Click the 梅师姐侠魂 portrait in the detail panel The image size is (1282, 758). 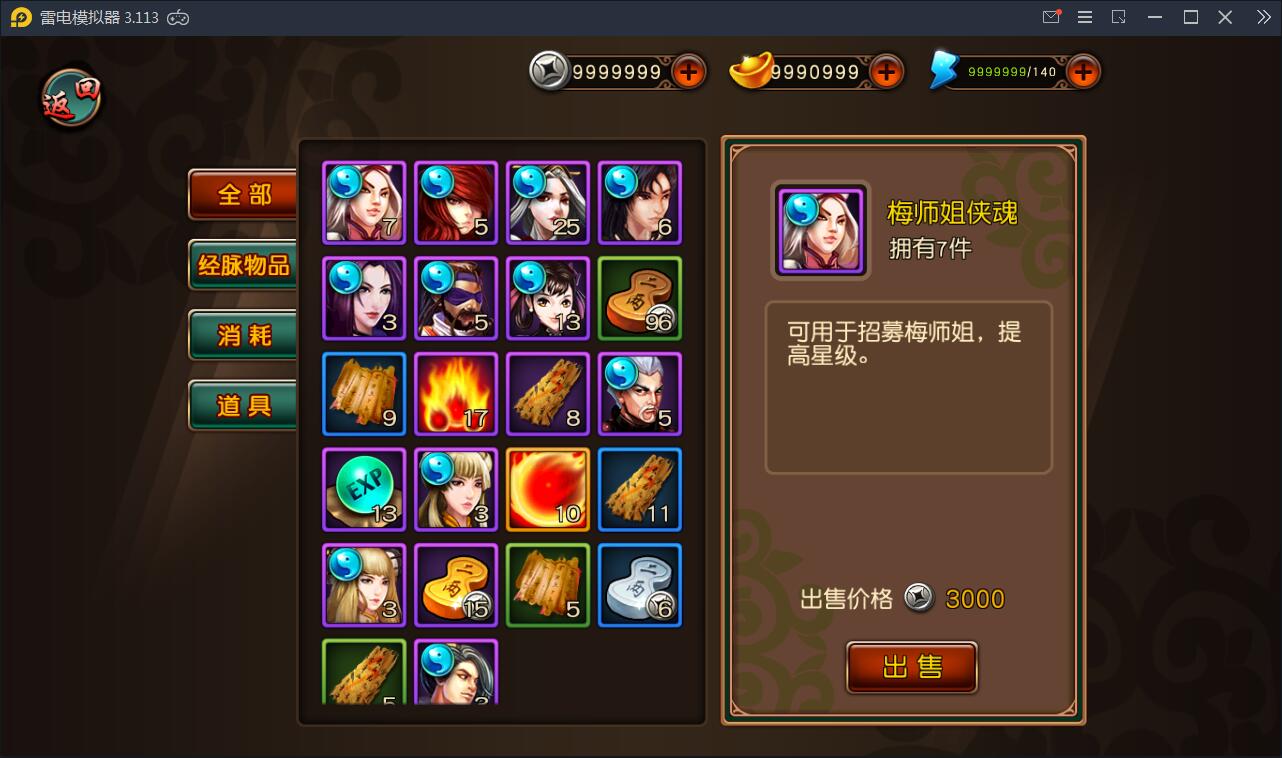[x=820, y=231]
